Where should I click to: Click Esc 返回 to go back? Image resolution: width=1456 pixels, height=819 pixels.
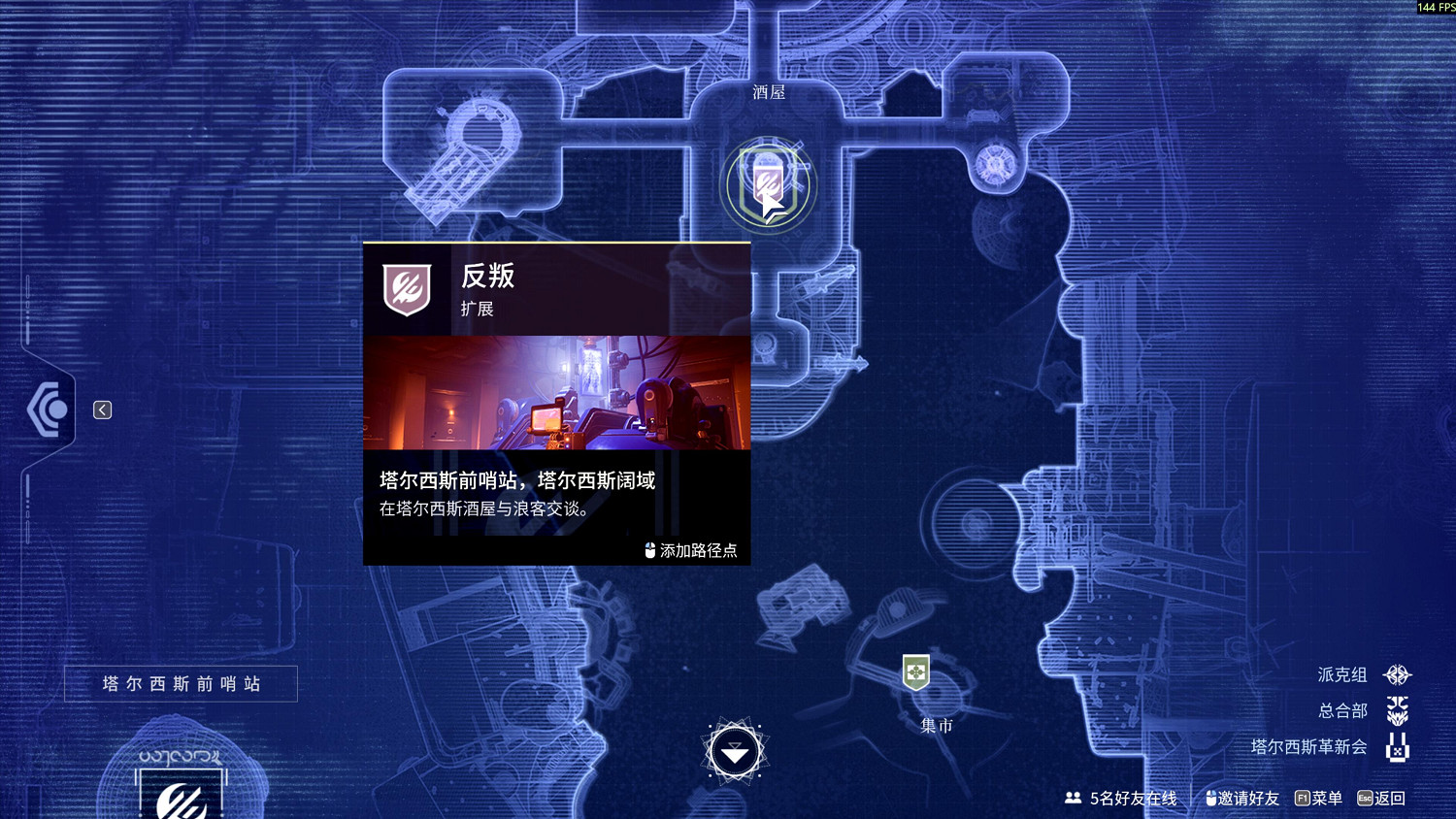click(1378, 798)
